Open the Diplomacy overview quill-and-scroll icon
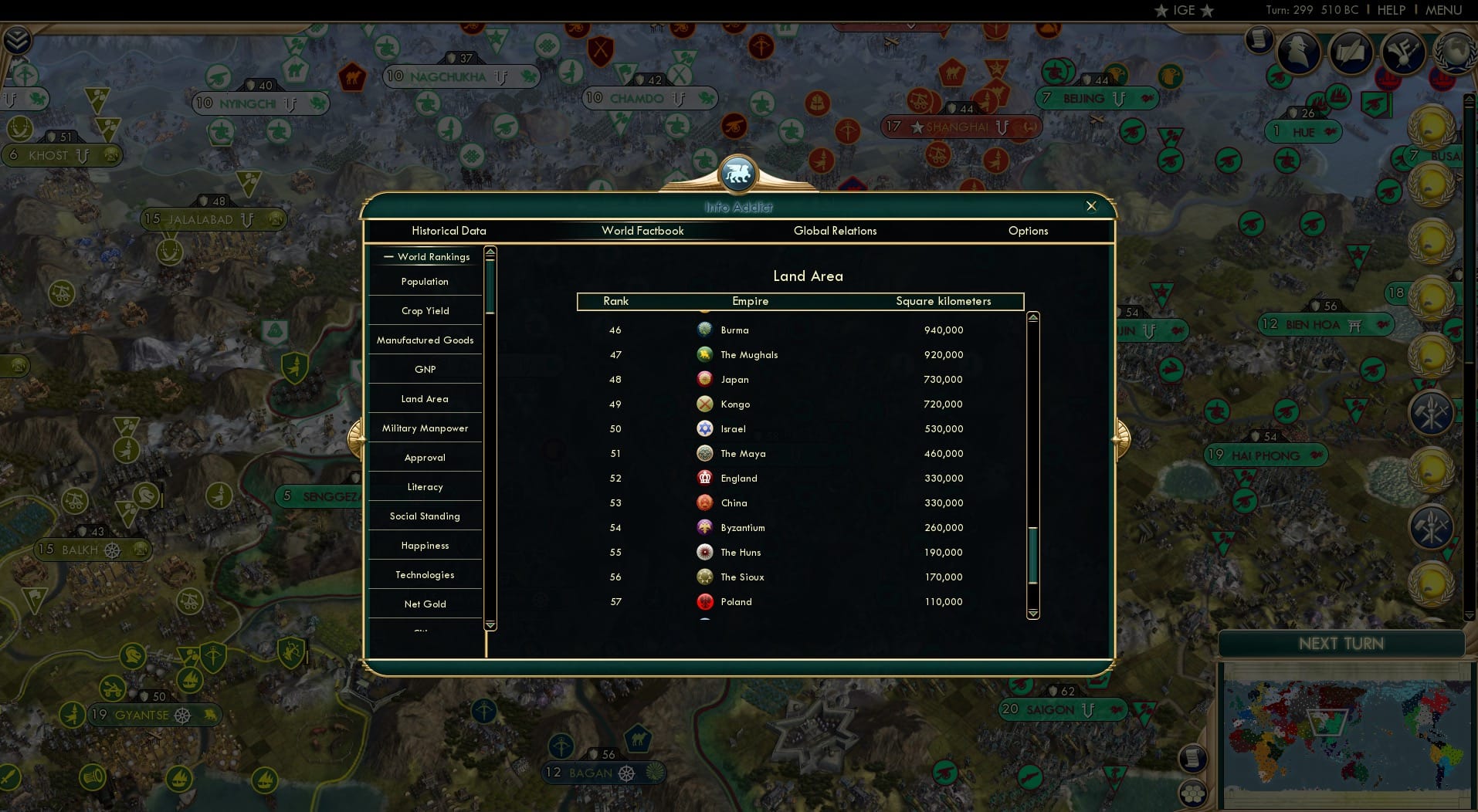The width and height of the screenshot is (1478, 812). click(1351, 52)
